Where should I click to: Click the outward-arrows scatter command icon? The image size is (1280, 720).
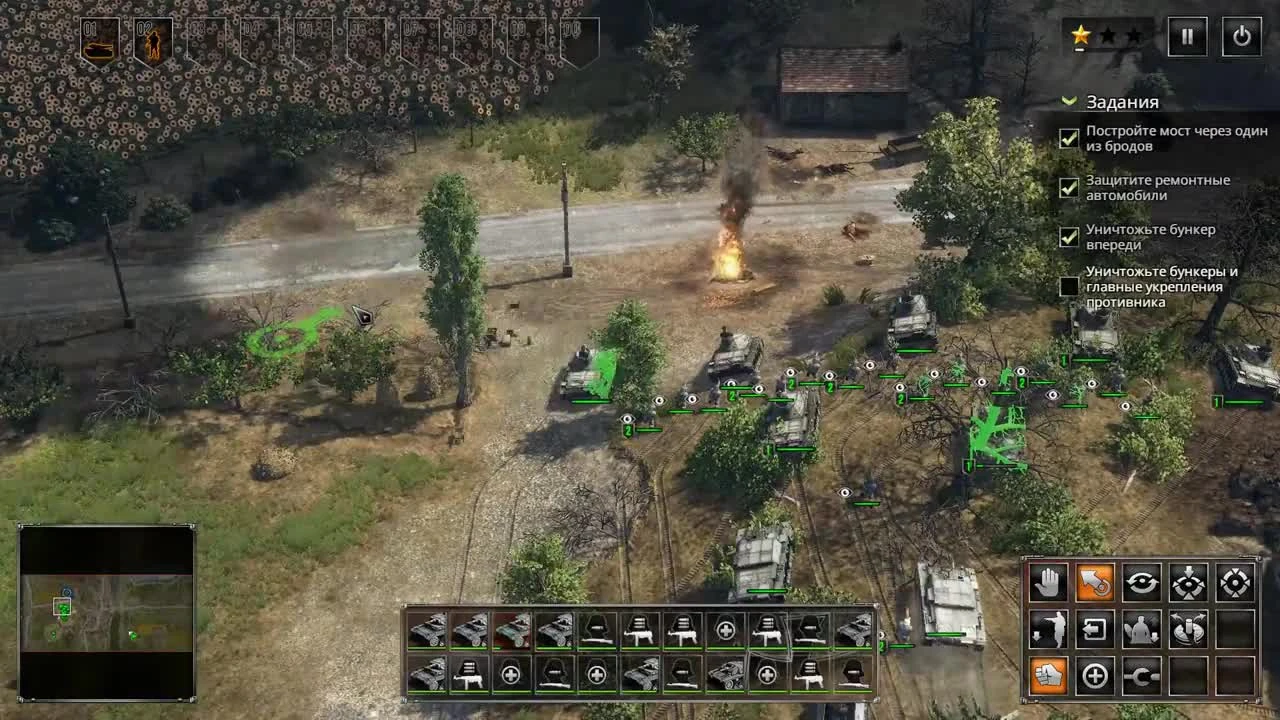click(x=1236, y=583)
